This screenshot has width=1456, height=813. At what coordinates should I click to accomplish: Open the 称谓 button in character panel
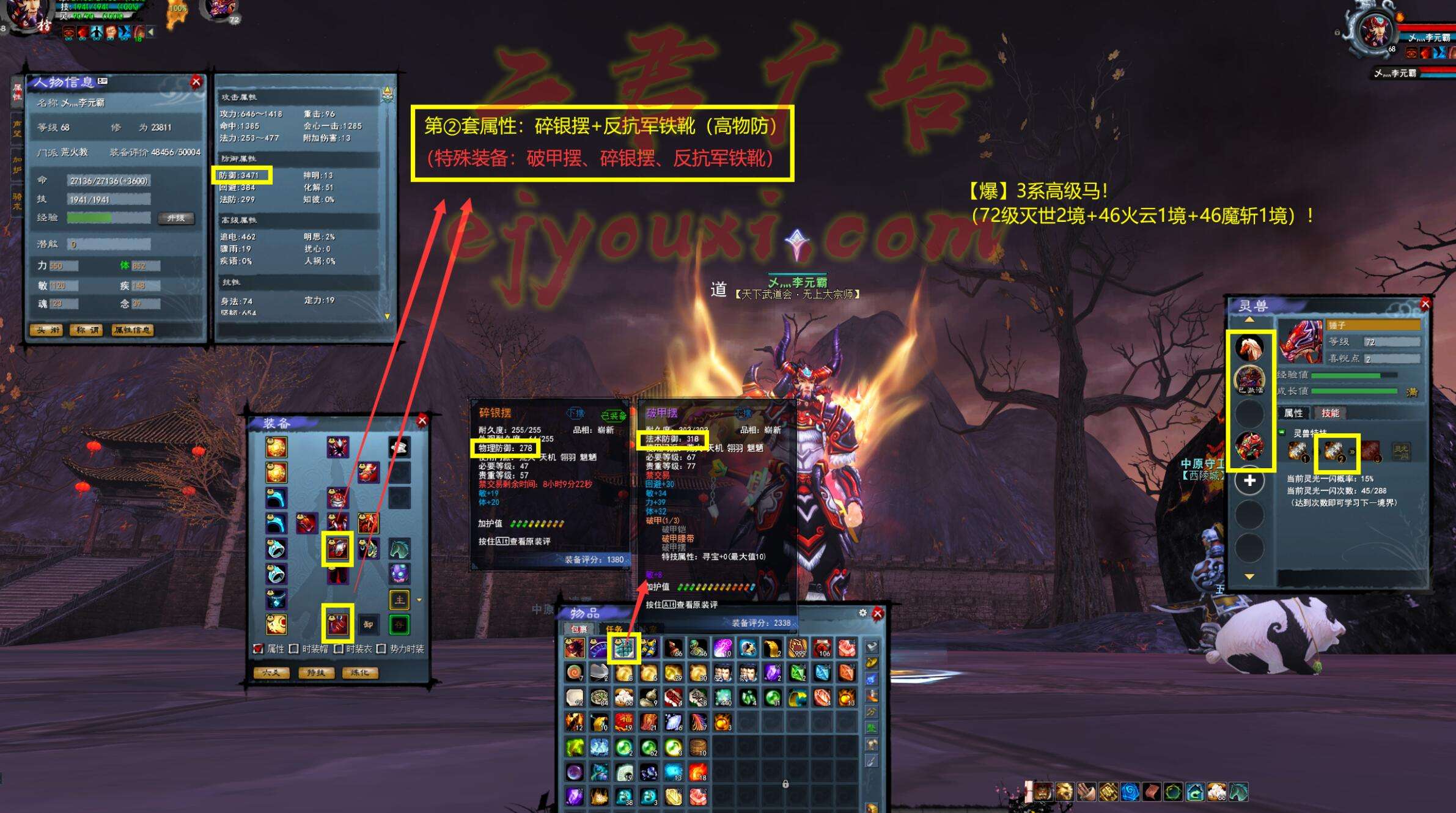point(86,330)
